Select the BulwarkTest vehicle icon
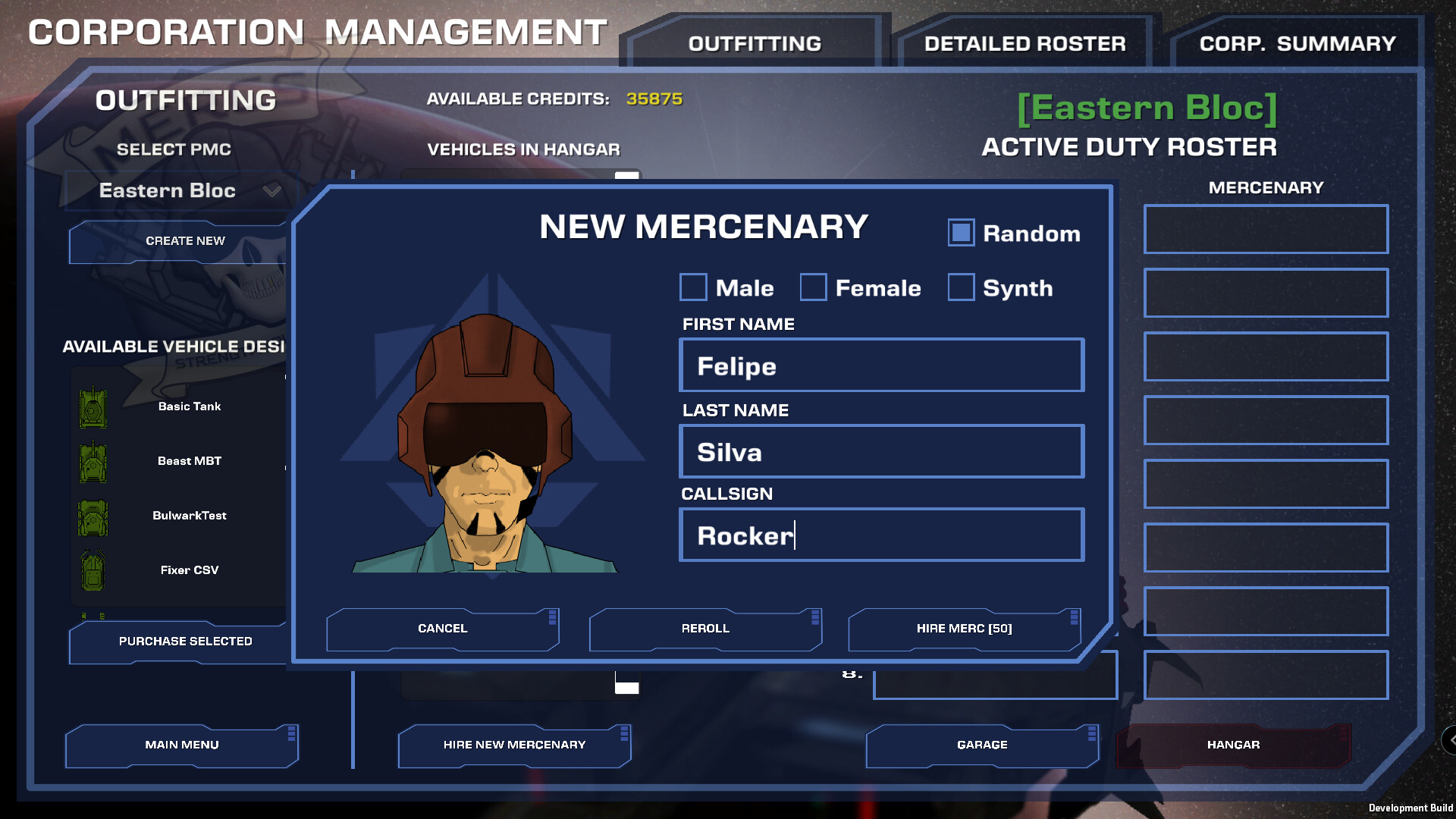This screenshot has width=1456, height=819. pos(93,517)
